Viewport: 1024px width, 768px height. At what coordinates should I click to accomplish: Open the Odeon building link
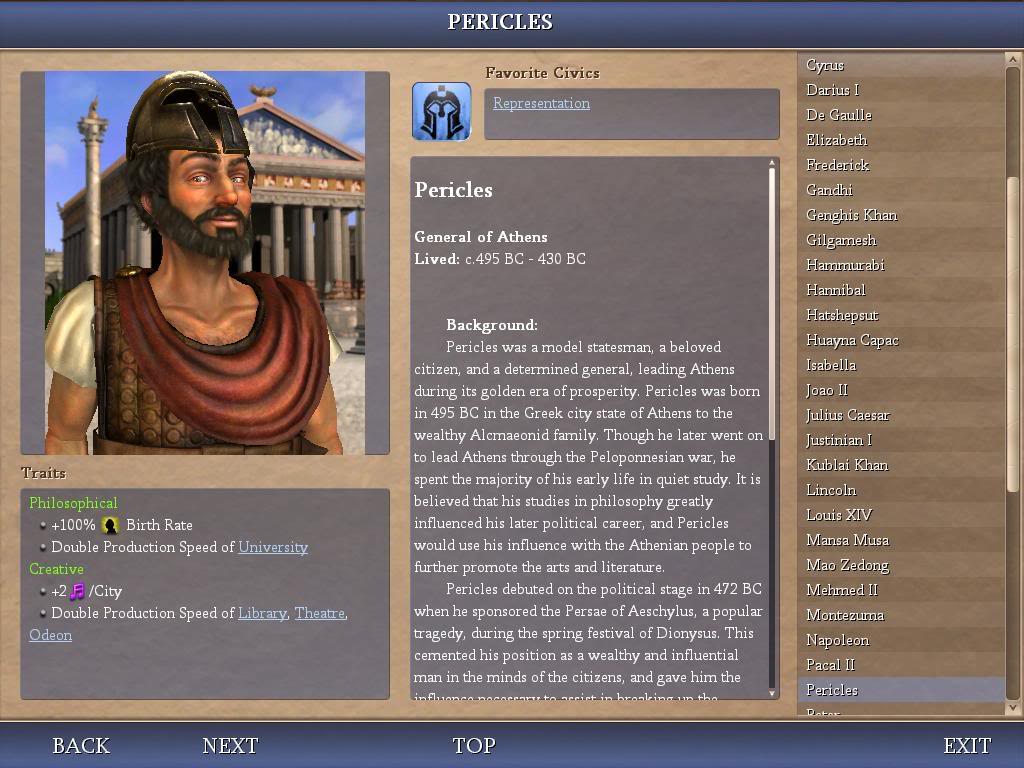tap(50, 635)
